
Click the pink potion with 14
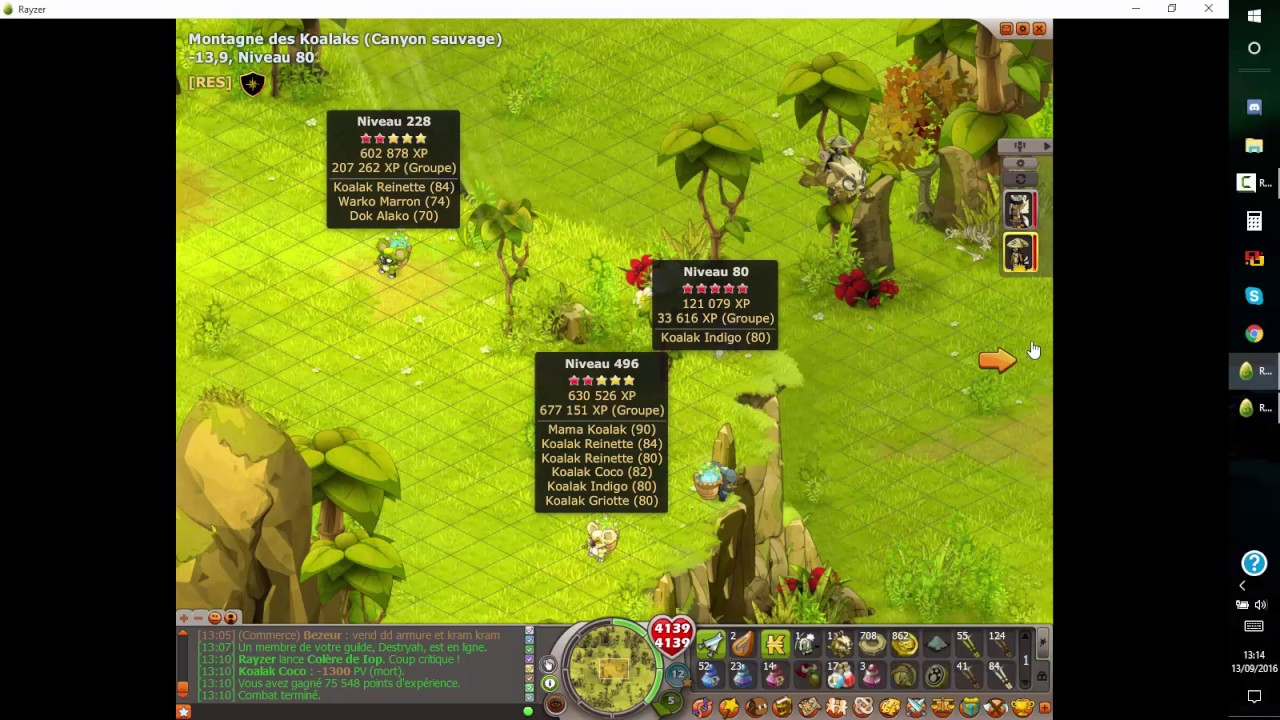tap(775, 676)
